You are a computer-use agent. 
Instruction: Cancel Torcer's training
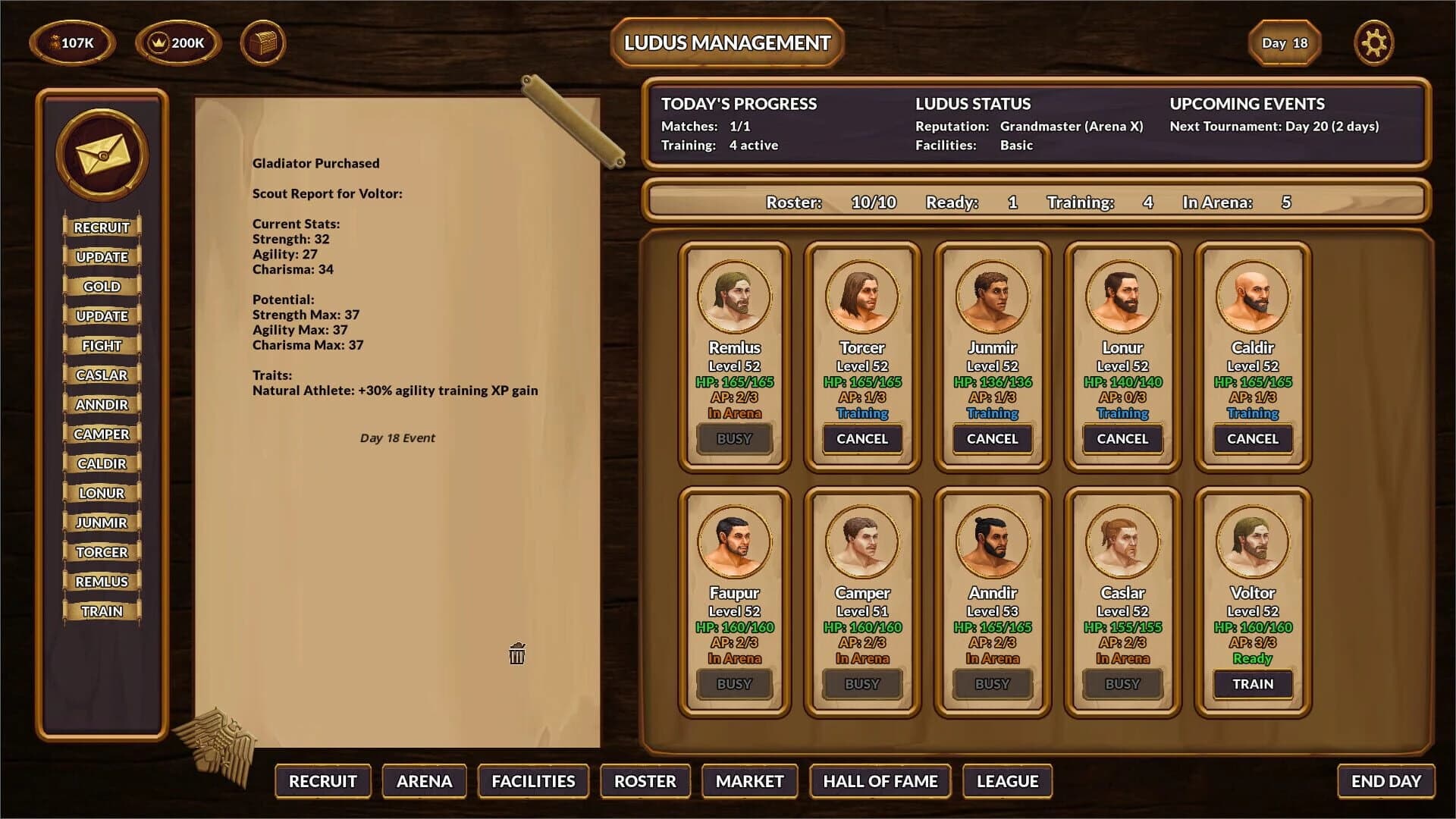[861, 438]
